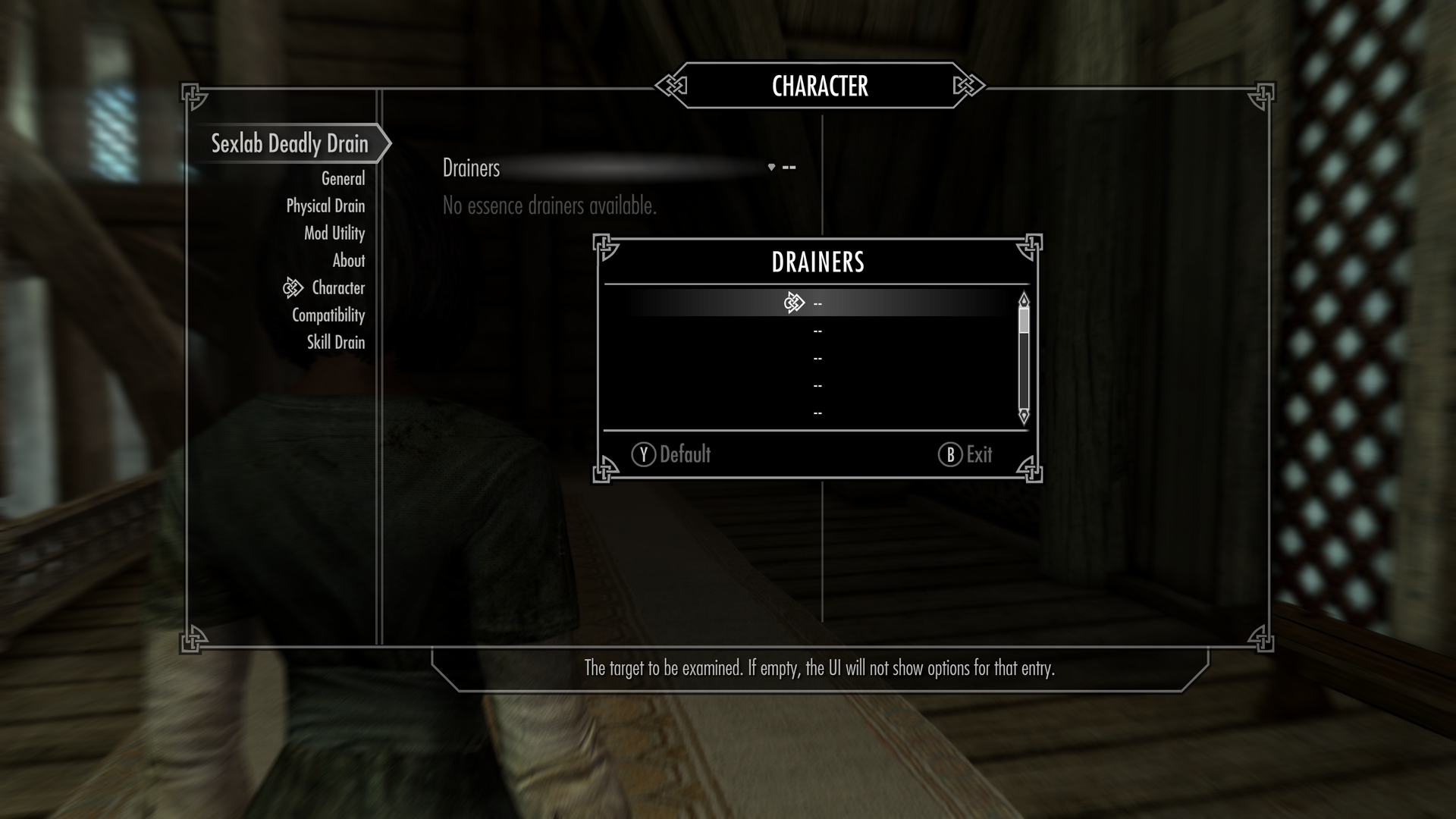The image size is (1456, 819).
Task: Click the B Exit button icon
Action: 949,455
